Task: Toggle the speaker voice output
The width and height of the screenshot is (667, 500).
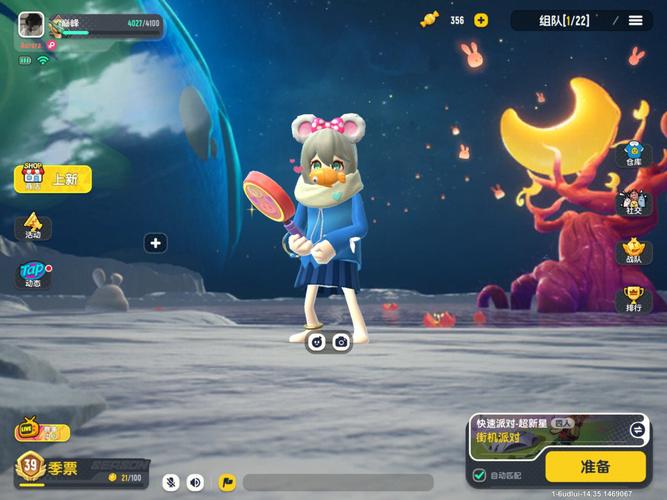Action: click(x=195, y=482)
